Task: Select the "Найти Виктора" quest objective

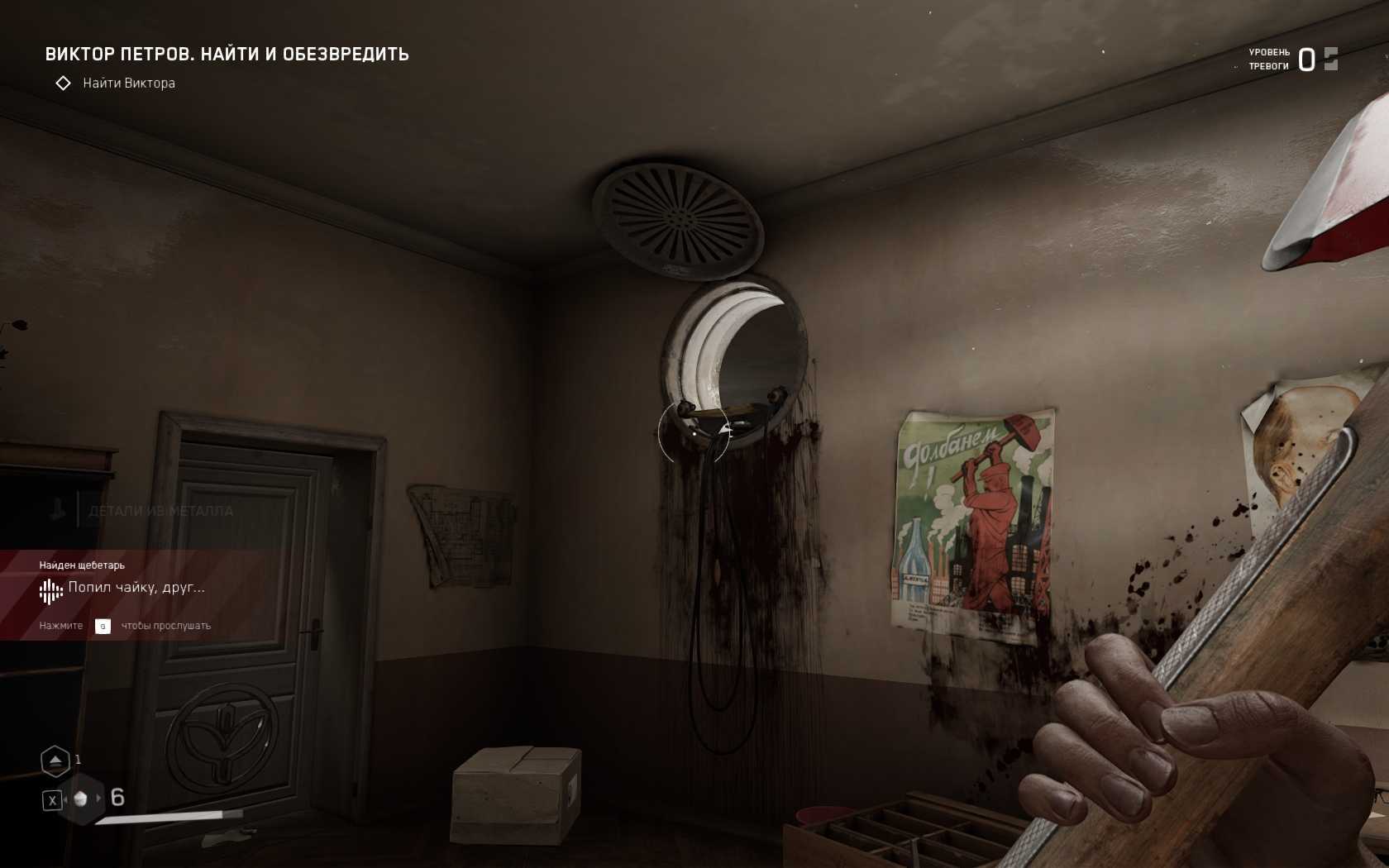Action: (128, 83)
